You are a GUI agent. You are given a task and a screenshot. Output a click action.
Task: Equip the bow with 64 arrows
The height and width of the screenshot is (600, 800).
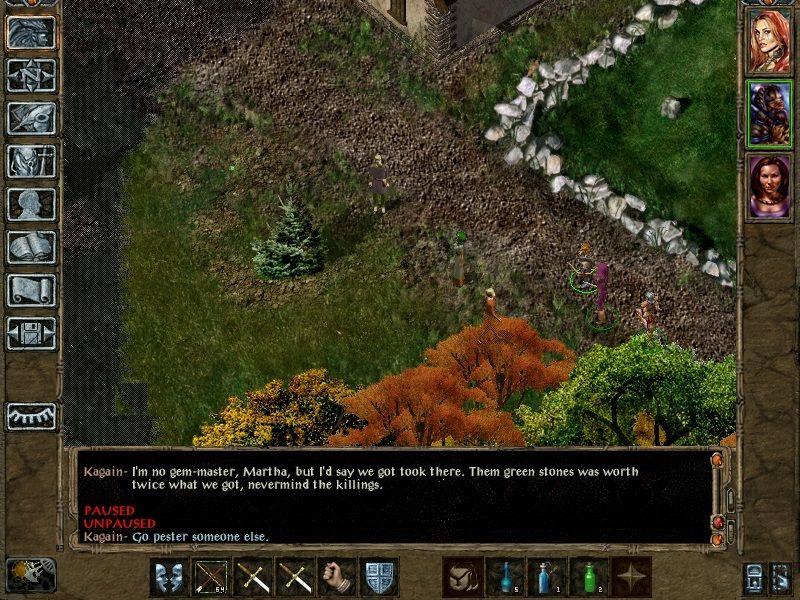click(211, 577)
